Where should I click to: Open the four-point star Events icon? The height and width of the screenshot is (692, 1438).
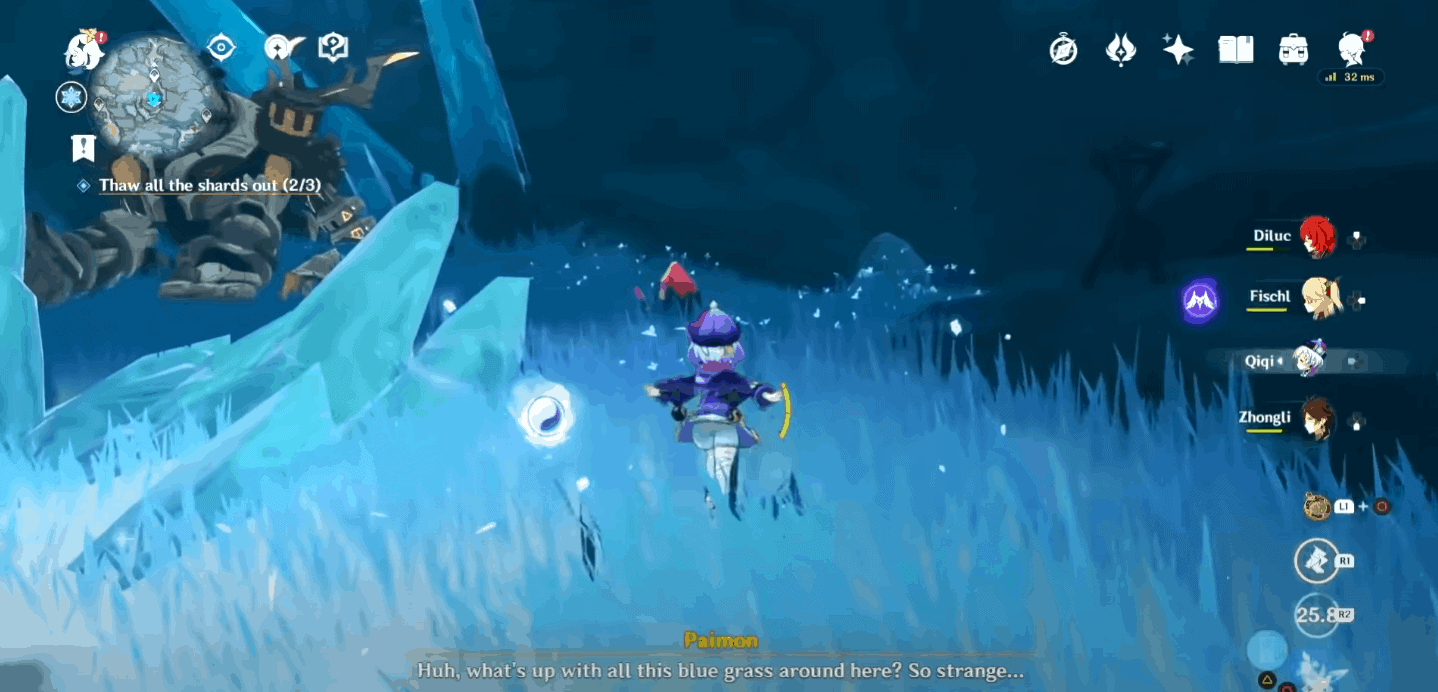[x=1178, y=49]
